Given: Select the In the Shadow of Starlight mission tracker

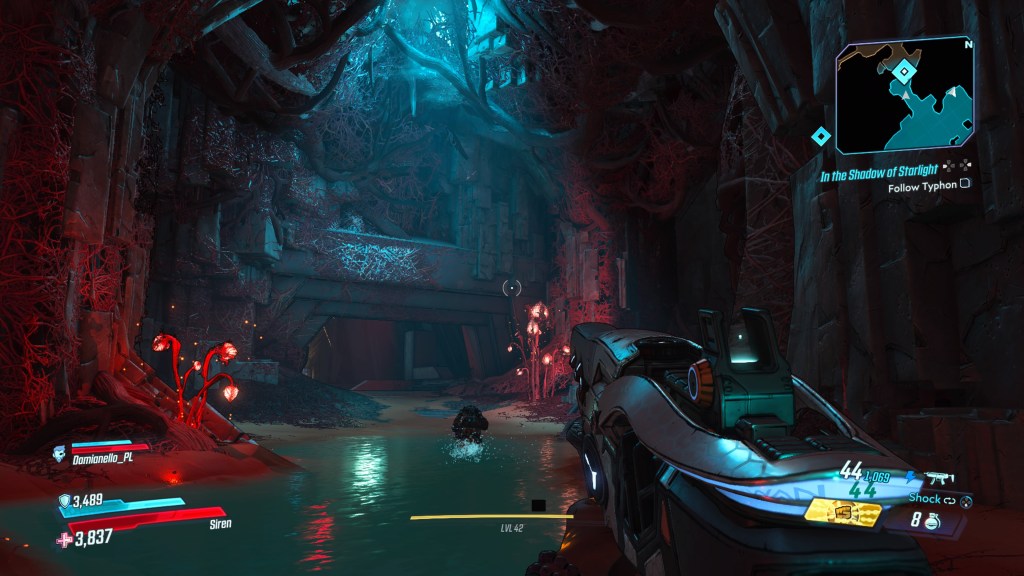Looking at the screenshot, I should click(879, 172).
